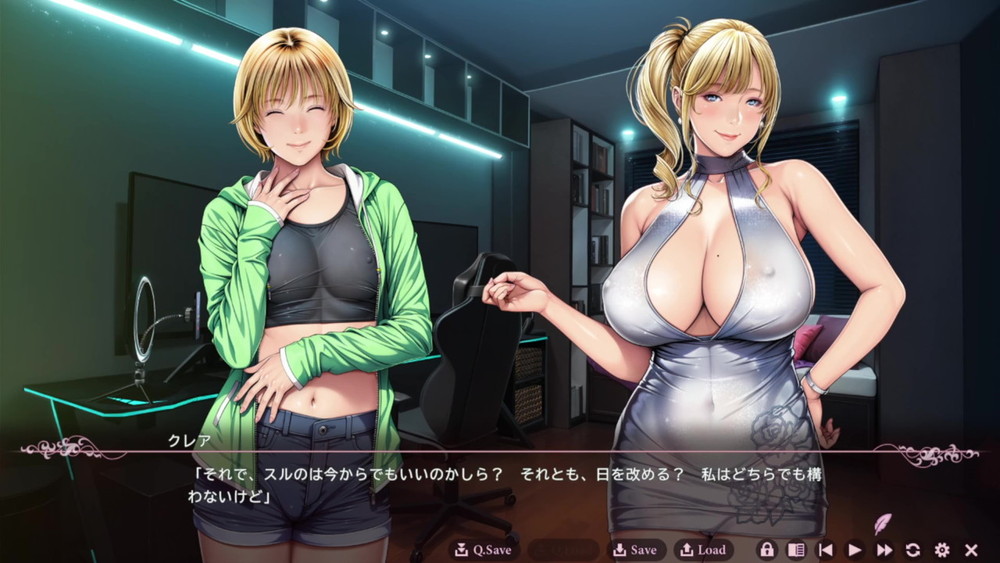This screenshot has height=563, width=1000.
Task: Open the Load menu
Action: pos(703,550)
